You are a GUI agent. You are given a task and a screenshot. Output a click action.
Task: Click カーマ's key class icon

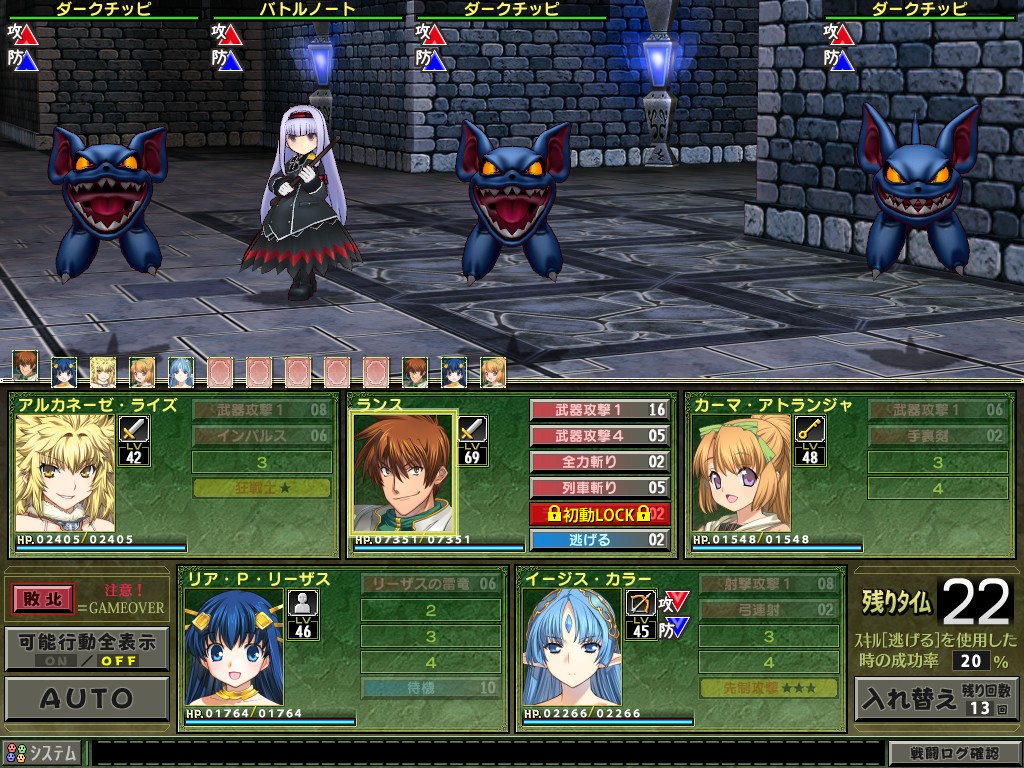point(809,430)
